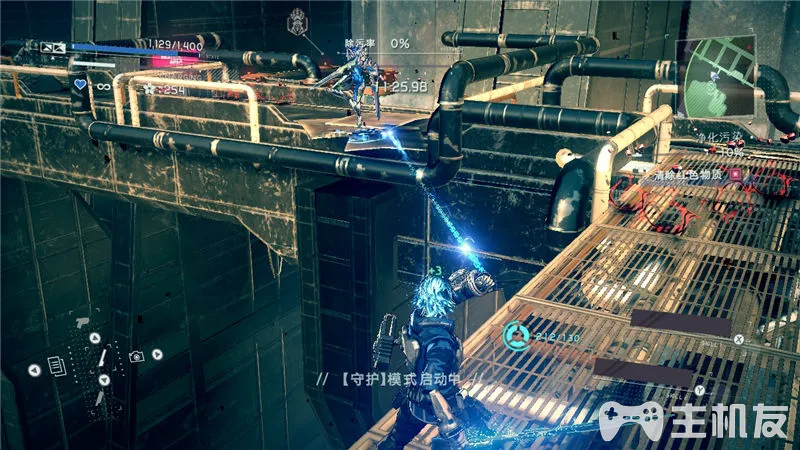Activate the camera icon
800x450 pixels.
(x=138, y=356)
